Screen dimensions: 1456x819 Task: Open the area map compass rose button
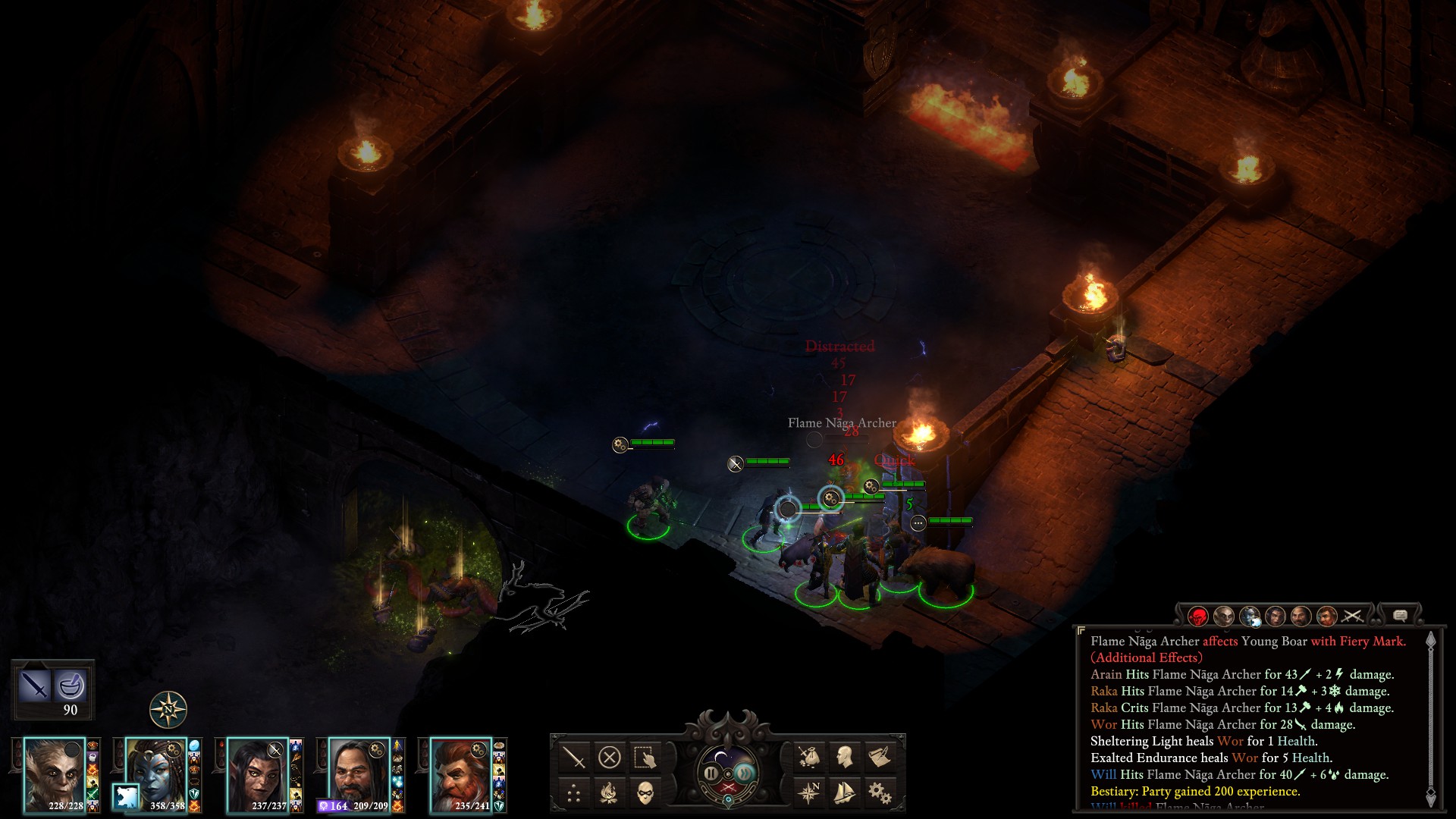pyautogui.click(x=809, y=793)
